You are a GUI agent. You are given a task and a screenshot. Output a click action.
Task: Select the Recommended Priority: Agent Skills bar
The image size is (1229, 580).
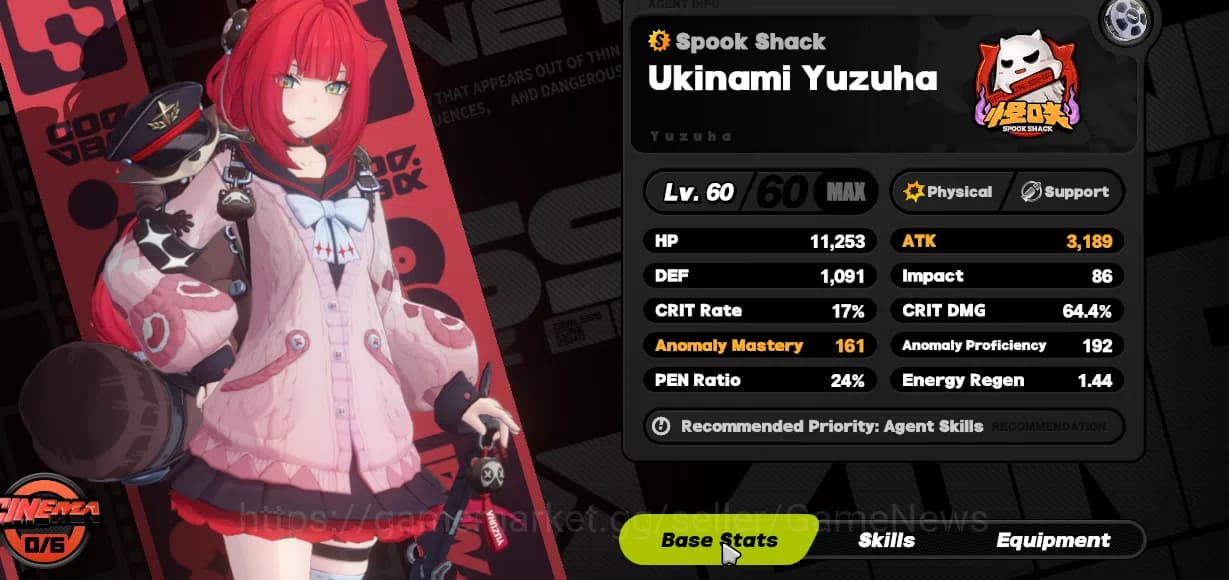pyautogui.click(x=883, y=426)
